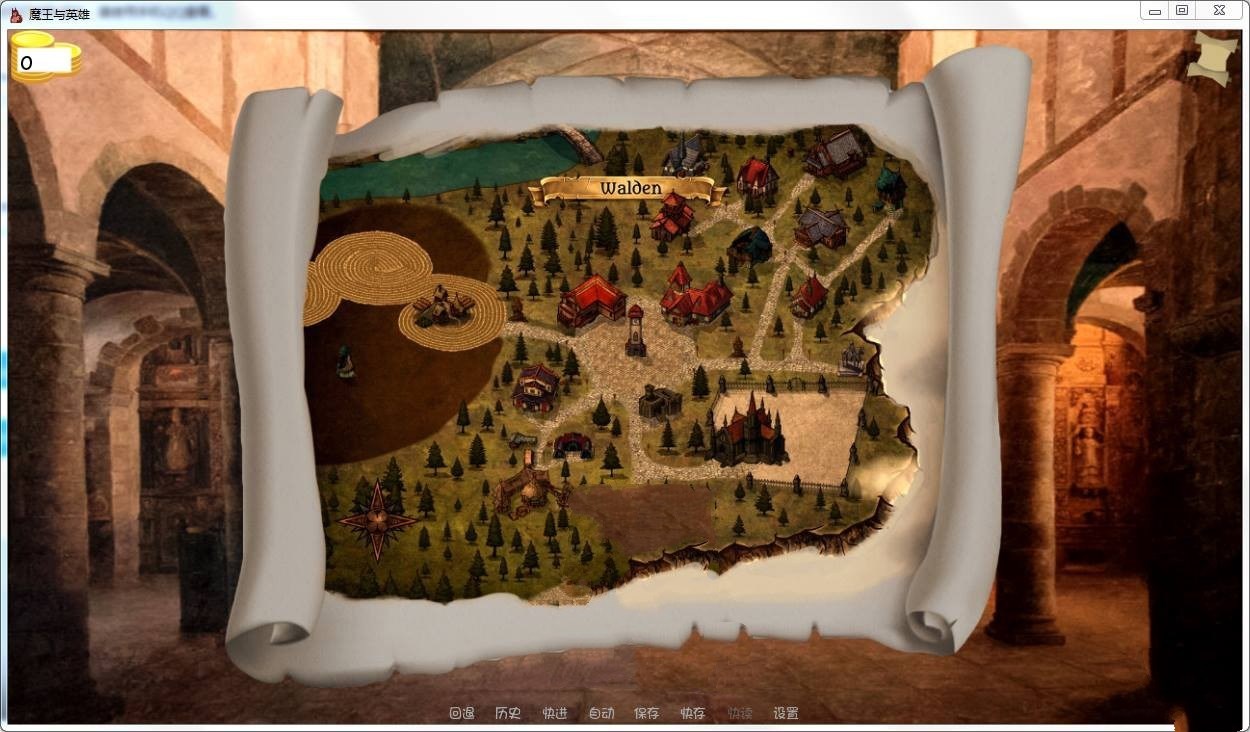This screenshot has height=732, width=1250.
Task: Click the 回退 rollback button
Action: (x=461, y=713)
